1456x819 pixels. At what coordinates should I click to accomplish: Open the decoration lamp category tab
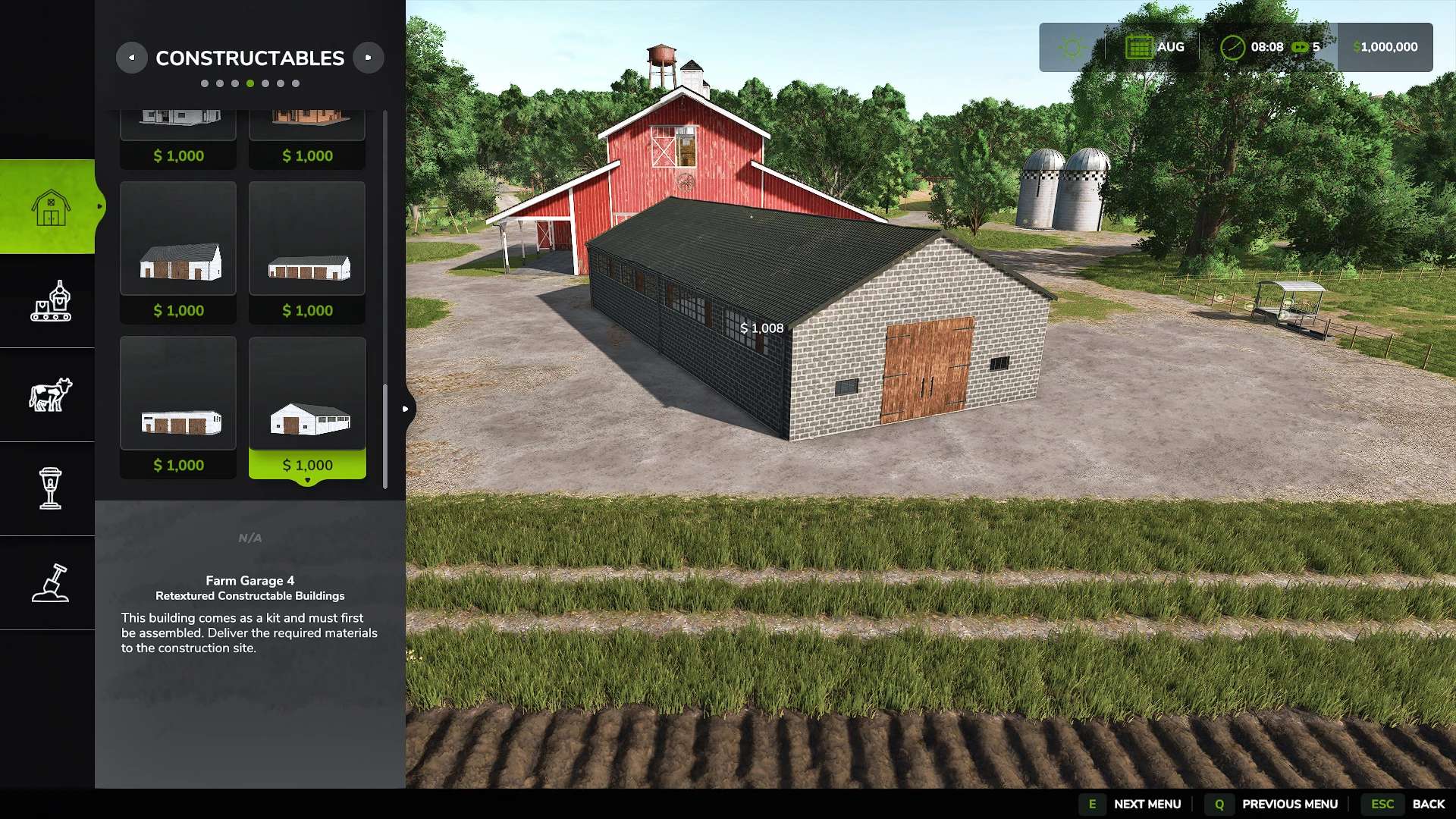click(x=50, y=488)
